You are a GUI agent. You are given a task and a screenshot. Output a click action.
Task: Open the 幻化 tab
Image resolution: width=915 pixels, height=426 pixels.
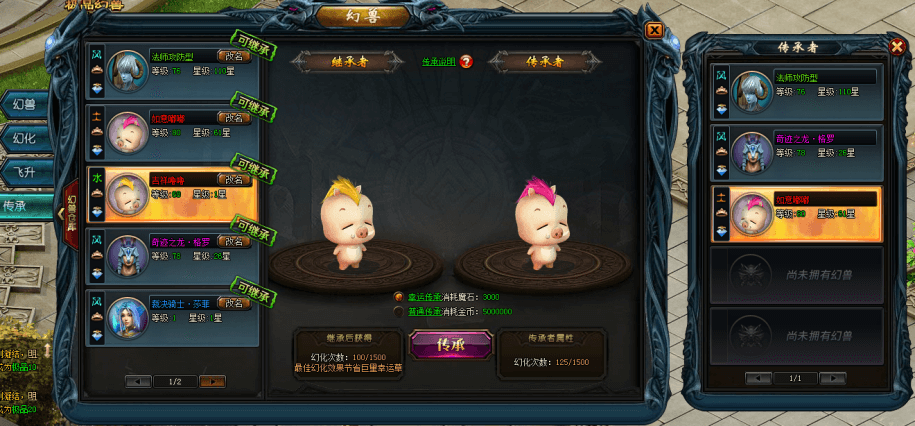pyautogui.click(x=27, y=138)
